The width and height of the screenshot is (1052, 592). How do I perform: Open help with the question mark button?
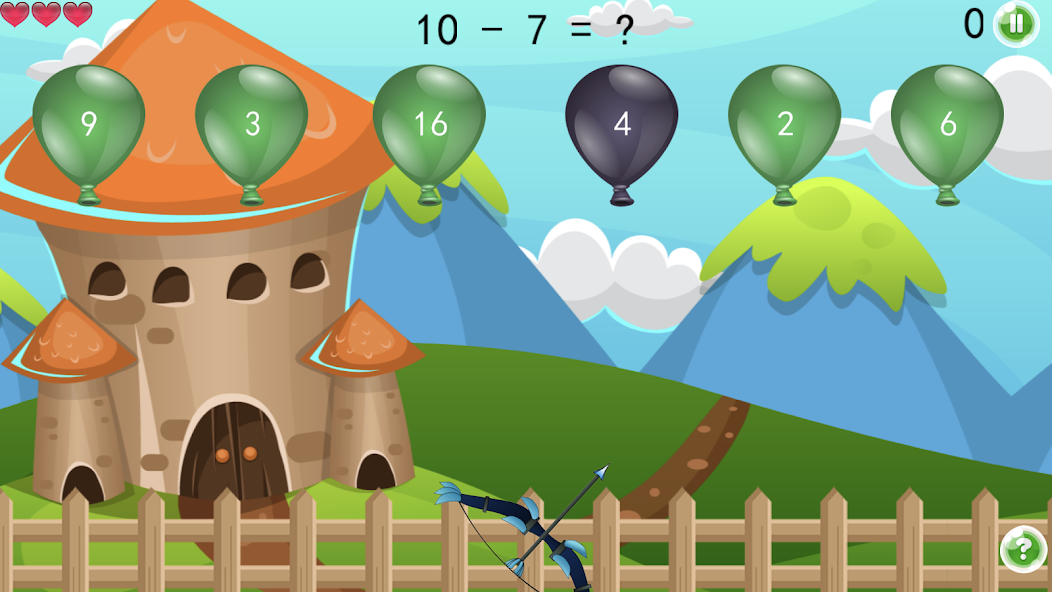1022,549
